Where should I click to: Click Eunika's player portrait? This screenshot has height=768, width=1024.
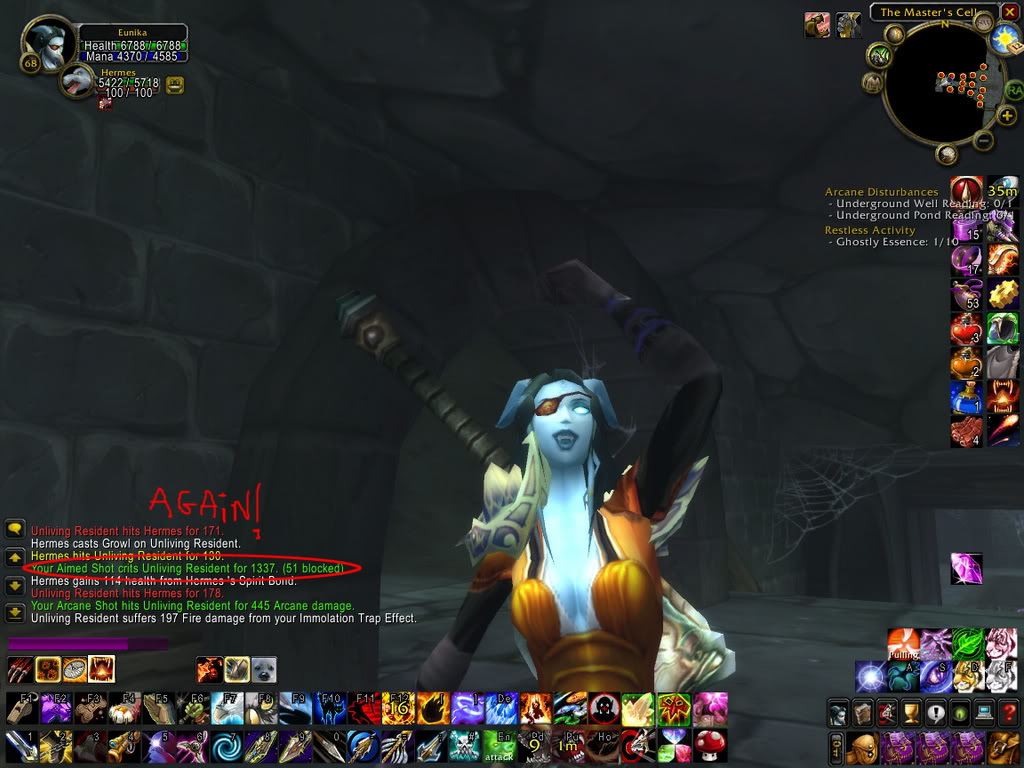(x=47, y=45)
